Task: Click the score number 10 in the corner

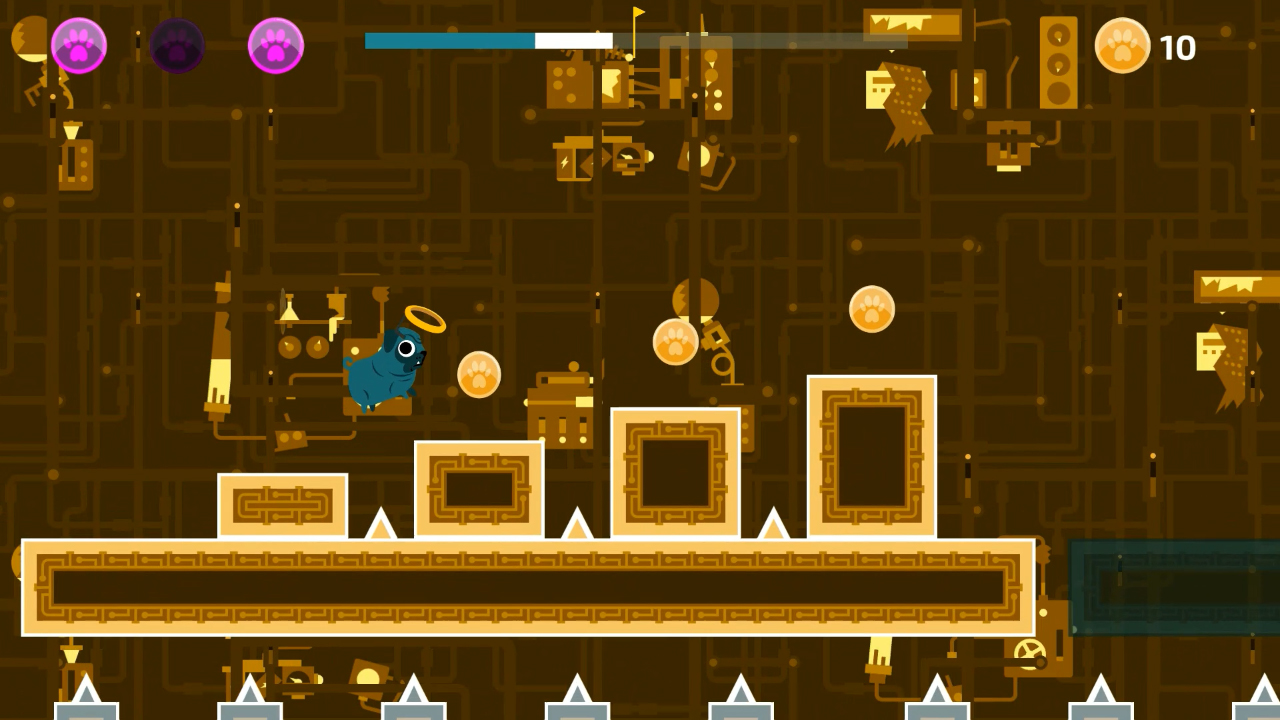Action: 1180,48
